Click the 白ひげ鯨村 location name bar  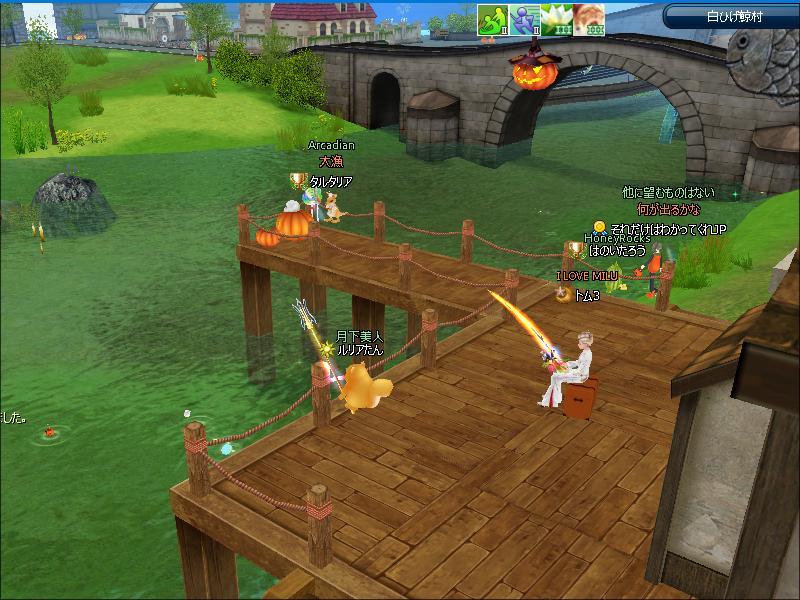tap(732, 16)
